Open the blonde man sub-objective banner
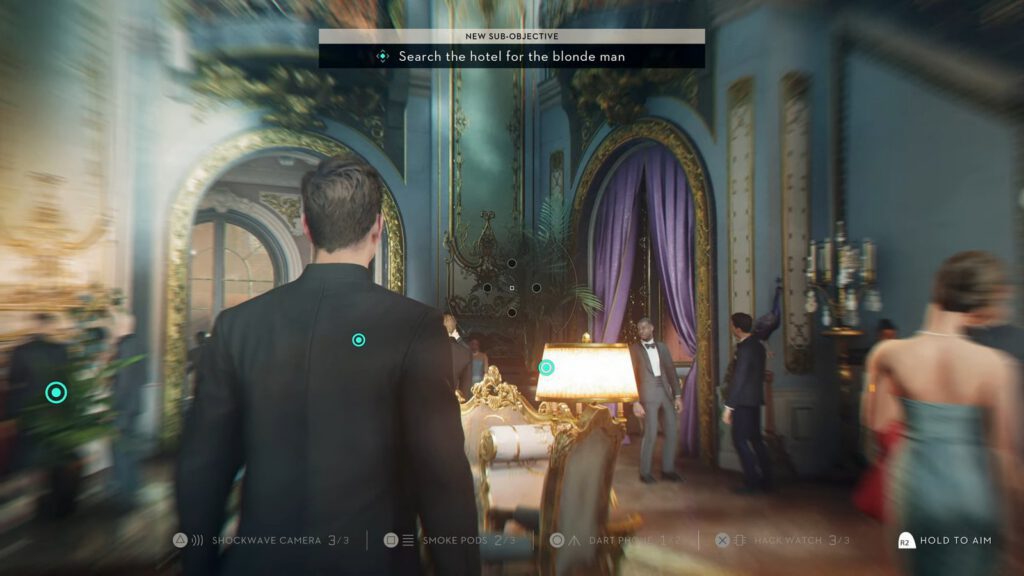This screenshot has width=1024, height=576. click(x=511, y=56)
